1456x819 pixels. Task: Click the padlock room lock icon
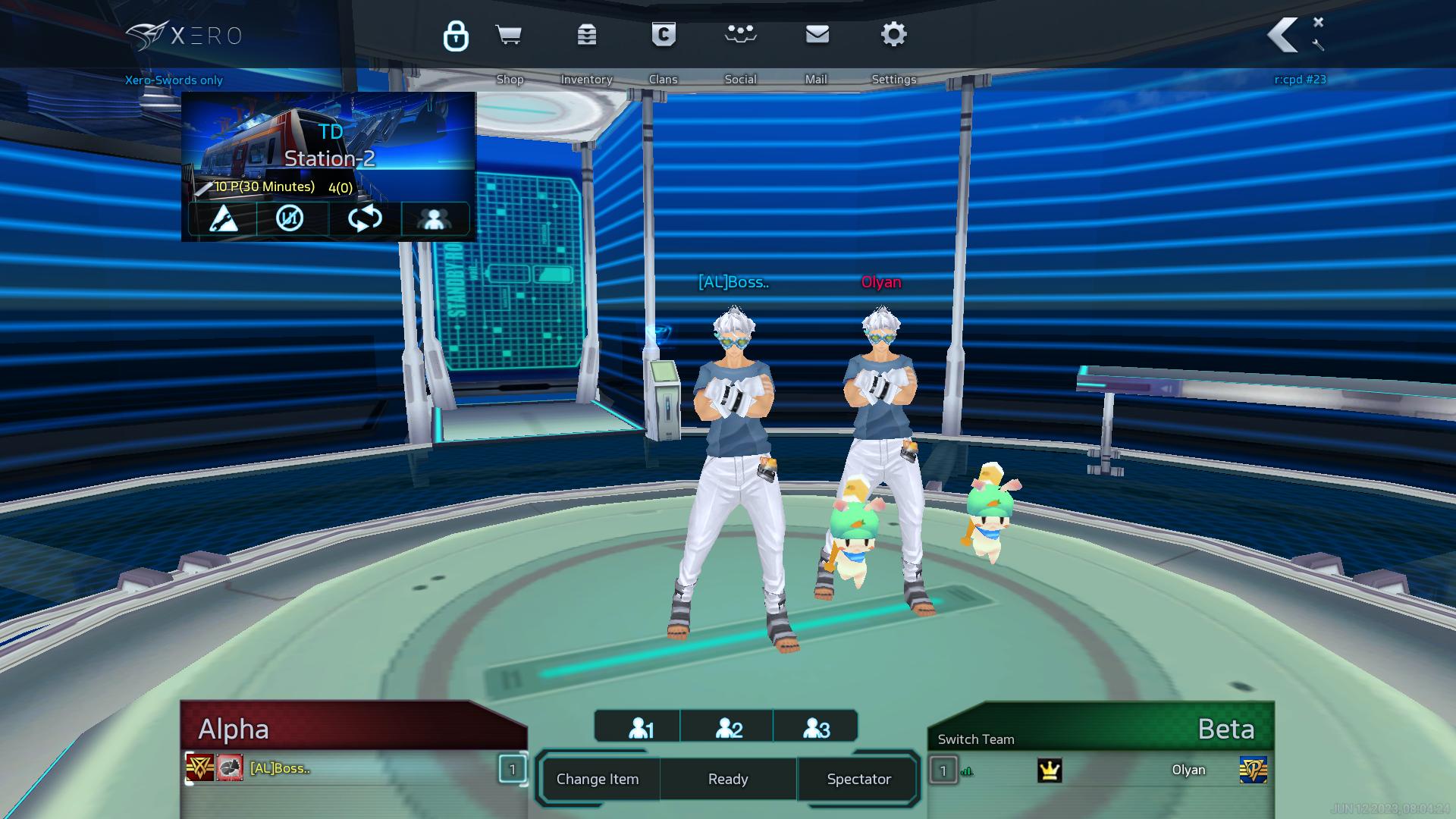click(456, 36)
